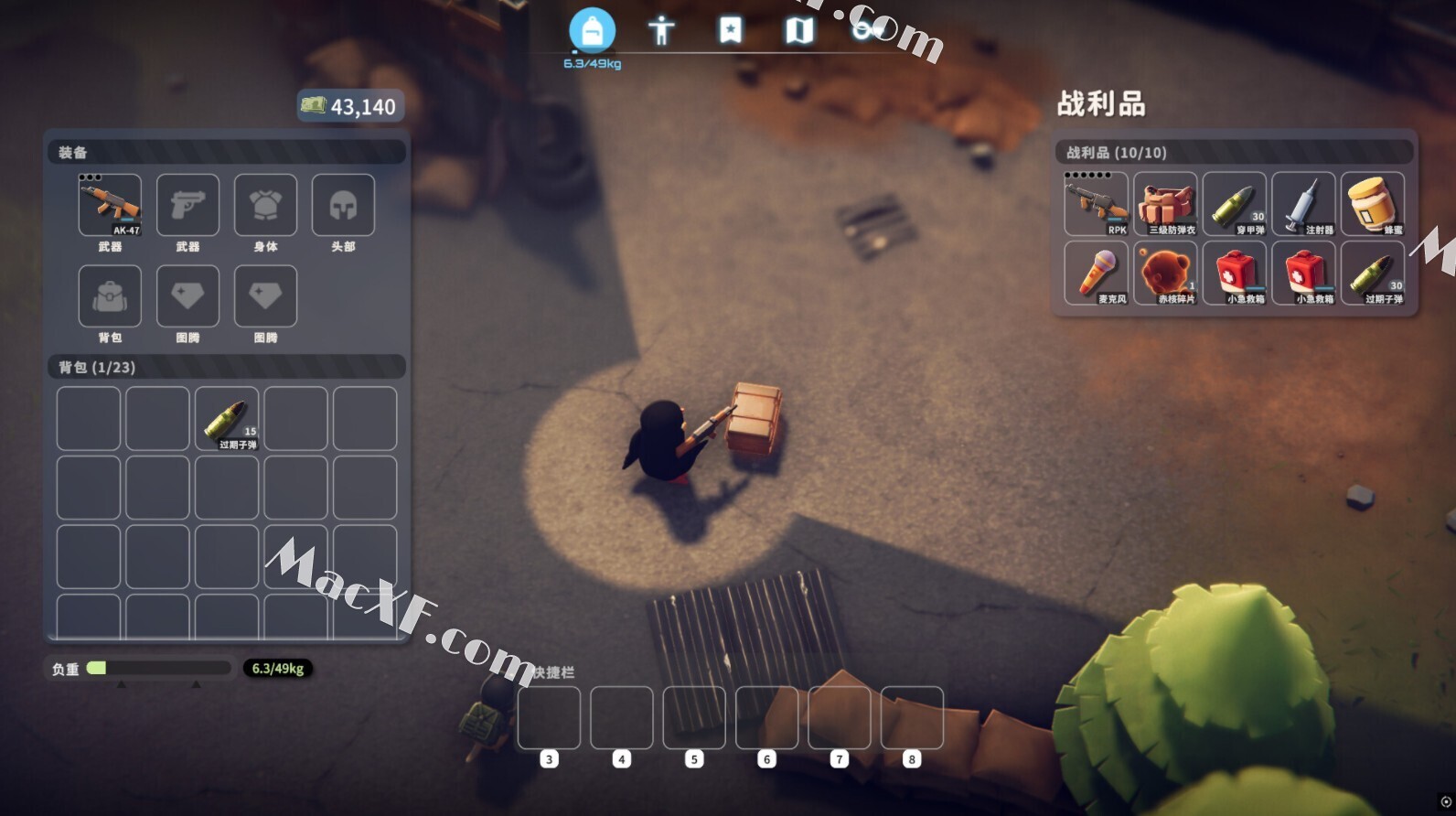Open the character stats tab
The width and height of the screenshot is (1456, 816).
point(661,31)
